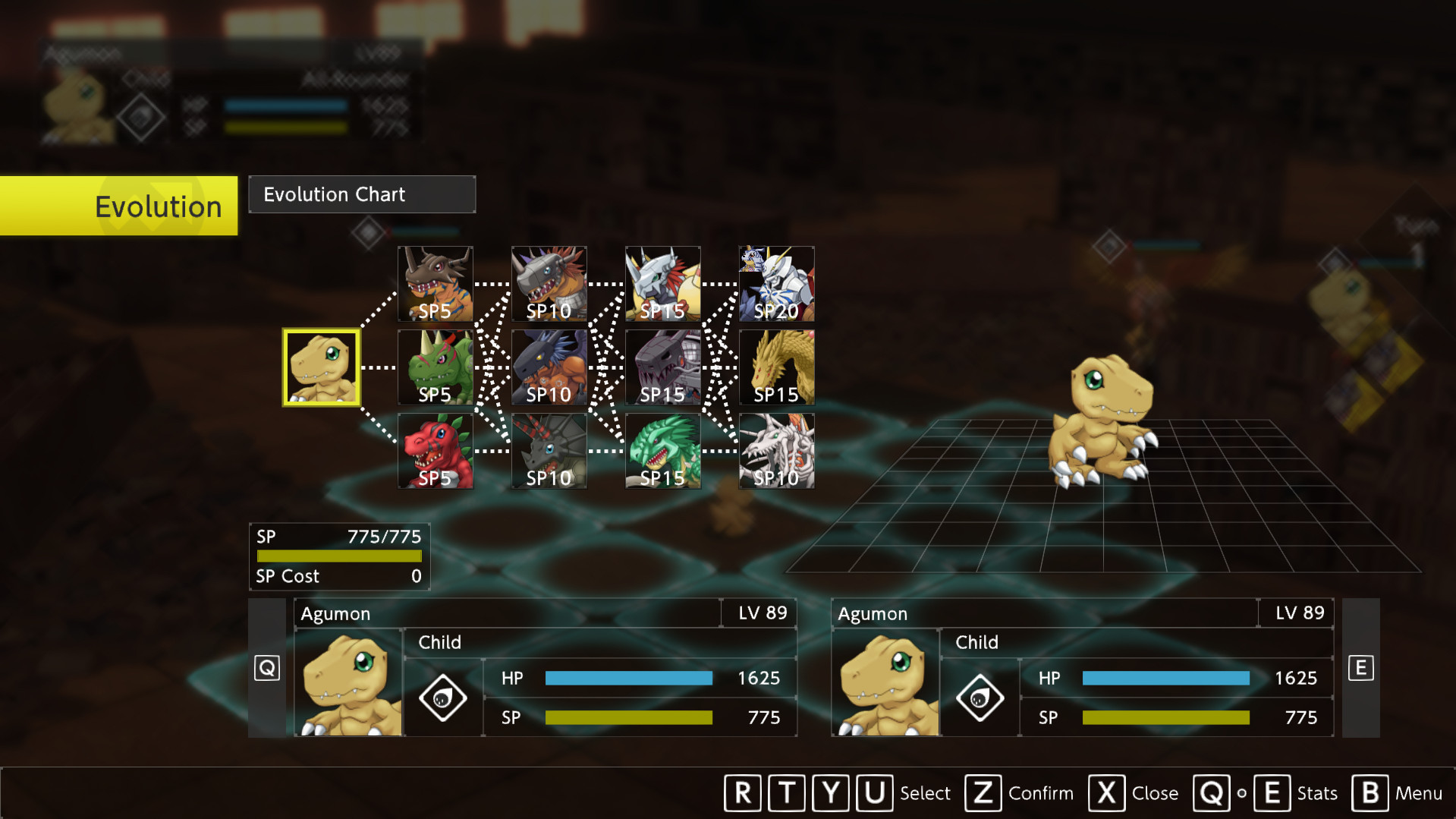Choose the orange Greymon evolution costing SP5
Viewport: 1456px width, 819px height.
point(435,284)
